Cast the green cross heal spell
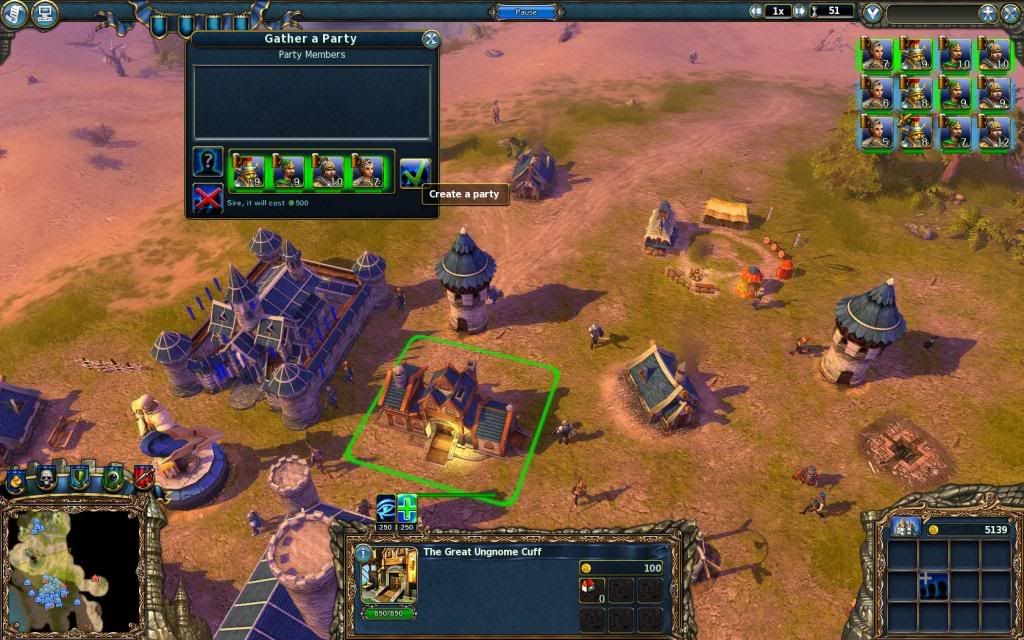 (x=407, y=507)
